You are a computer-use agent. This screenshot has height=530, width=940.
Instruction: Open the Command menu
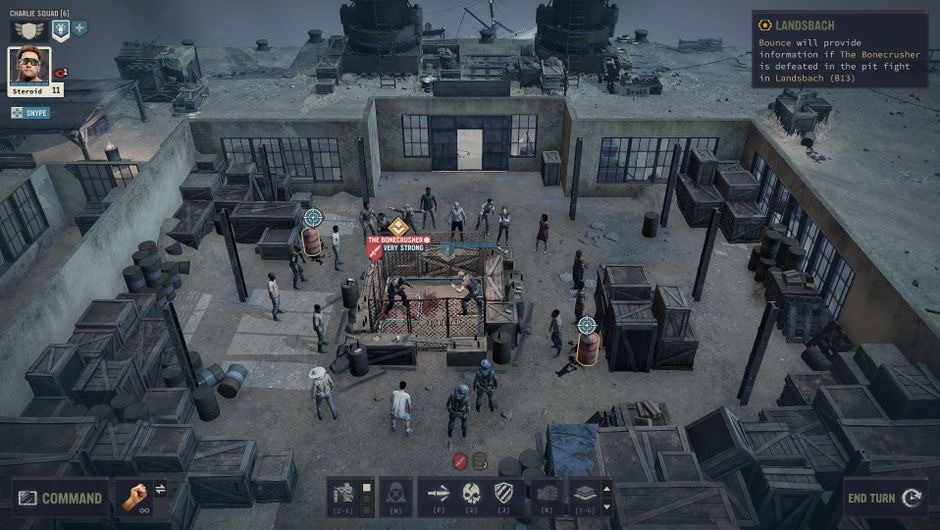pos(58,498)
